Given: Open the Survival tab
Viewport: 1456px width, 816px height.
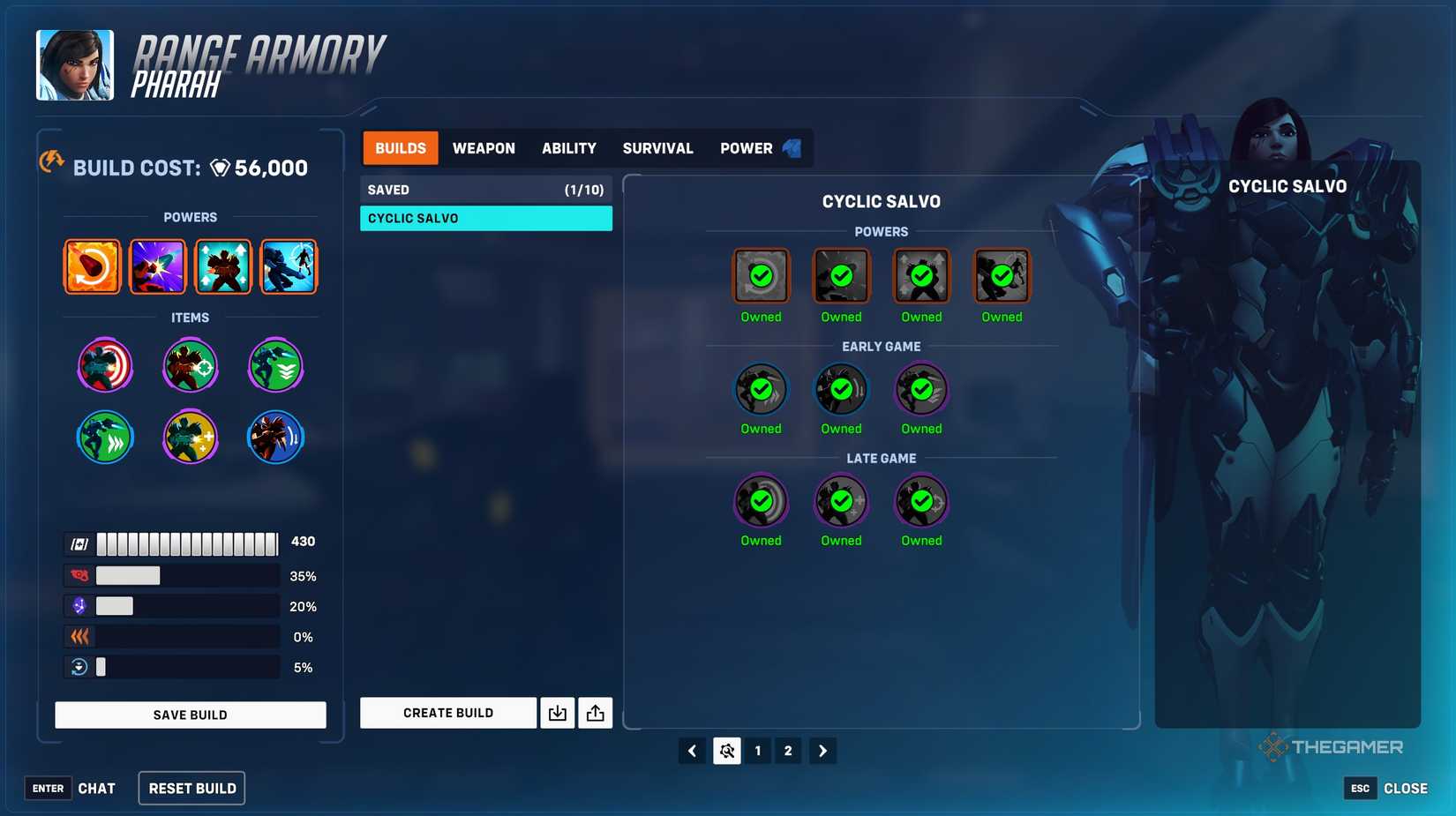Looking at the screenshot, I should pyautogui.click(x=657, y=147).
